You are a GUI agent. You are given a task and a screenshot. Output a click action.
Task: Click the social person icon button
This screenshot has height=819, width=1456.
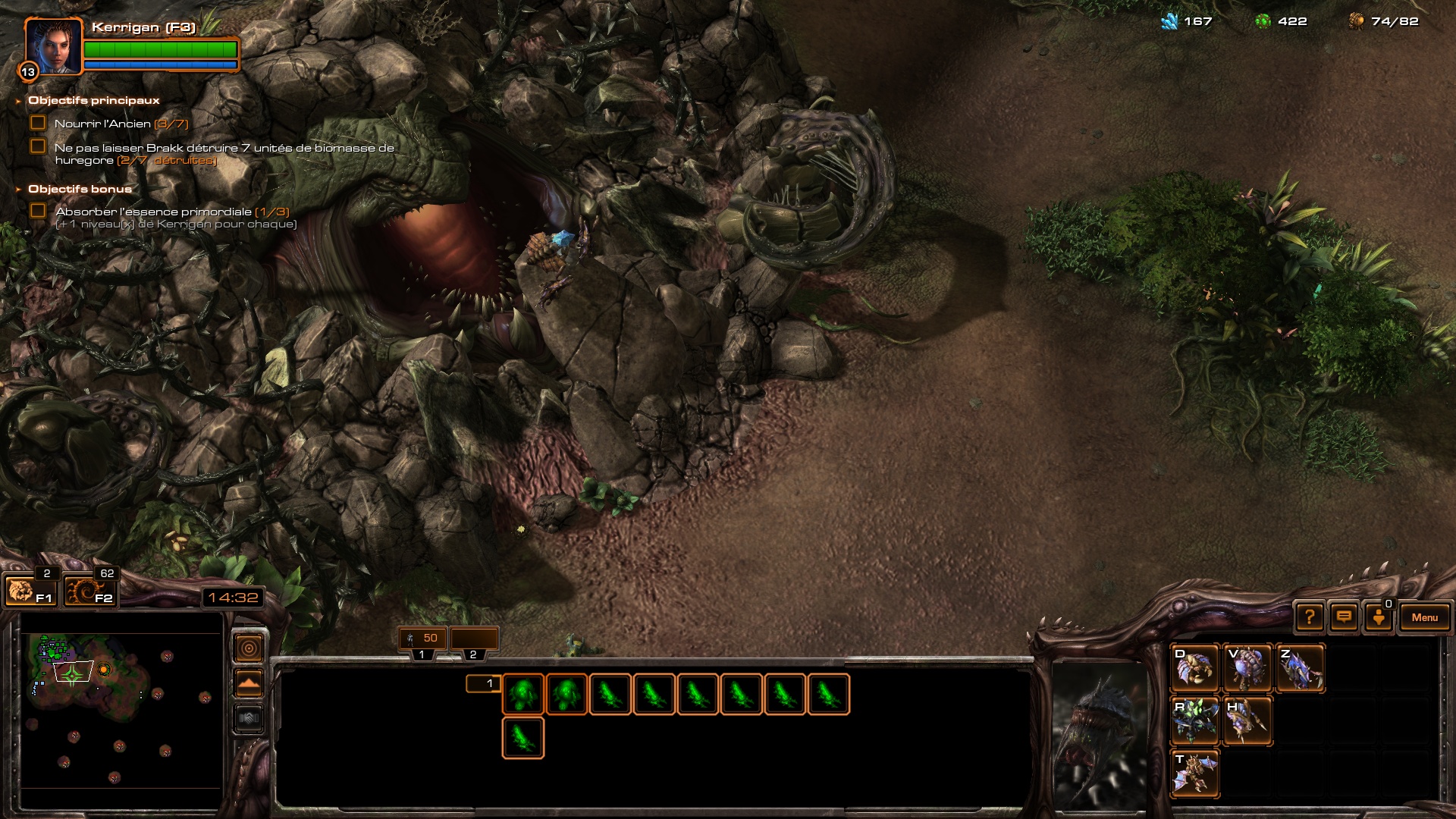click(x=1379, y=617)
